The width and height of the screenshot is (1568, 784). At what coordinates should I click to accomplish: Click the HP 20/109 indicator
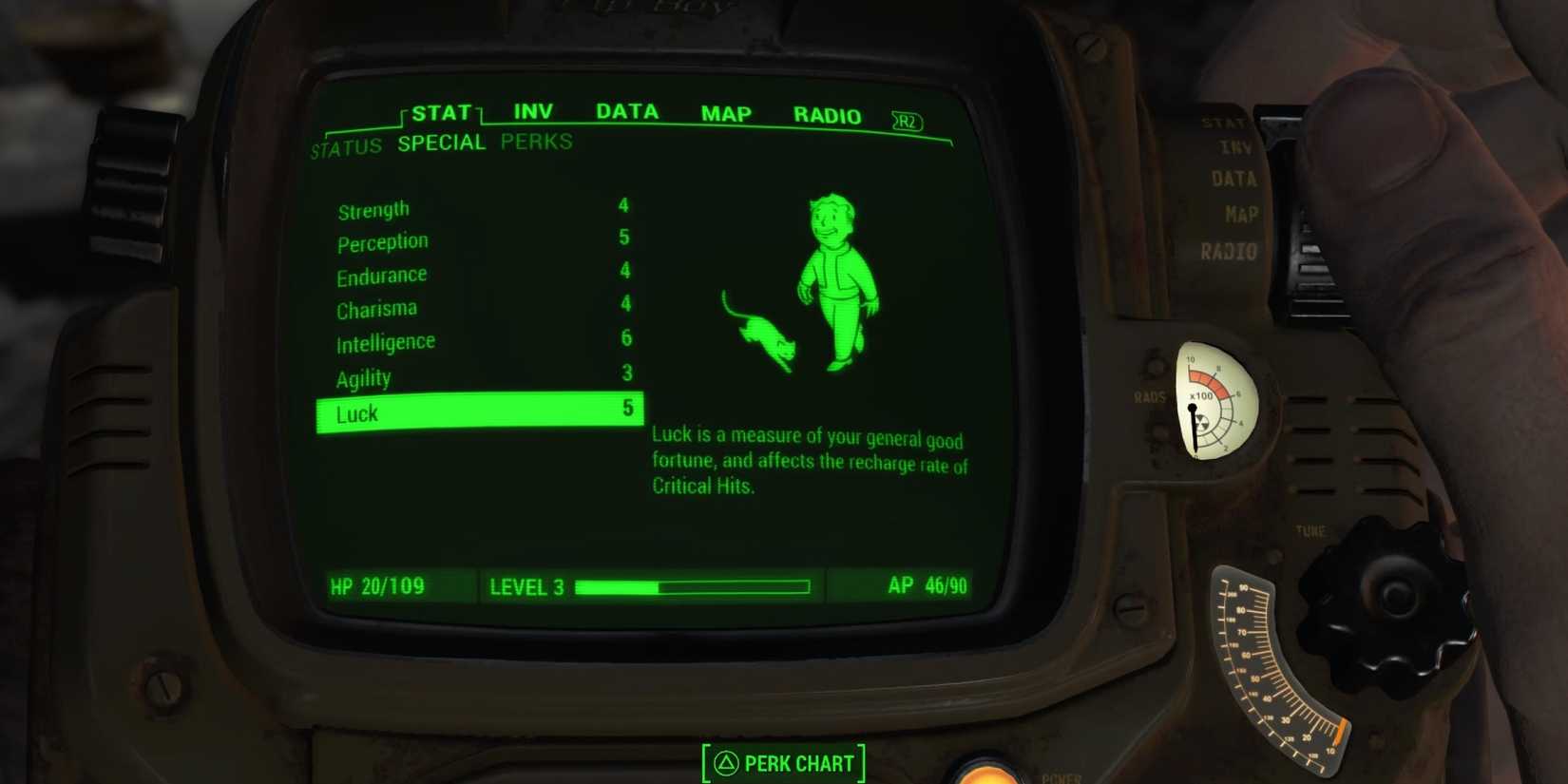tap(375, 586)
